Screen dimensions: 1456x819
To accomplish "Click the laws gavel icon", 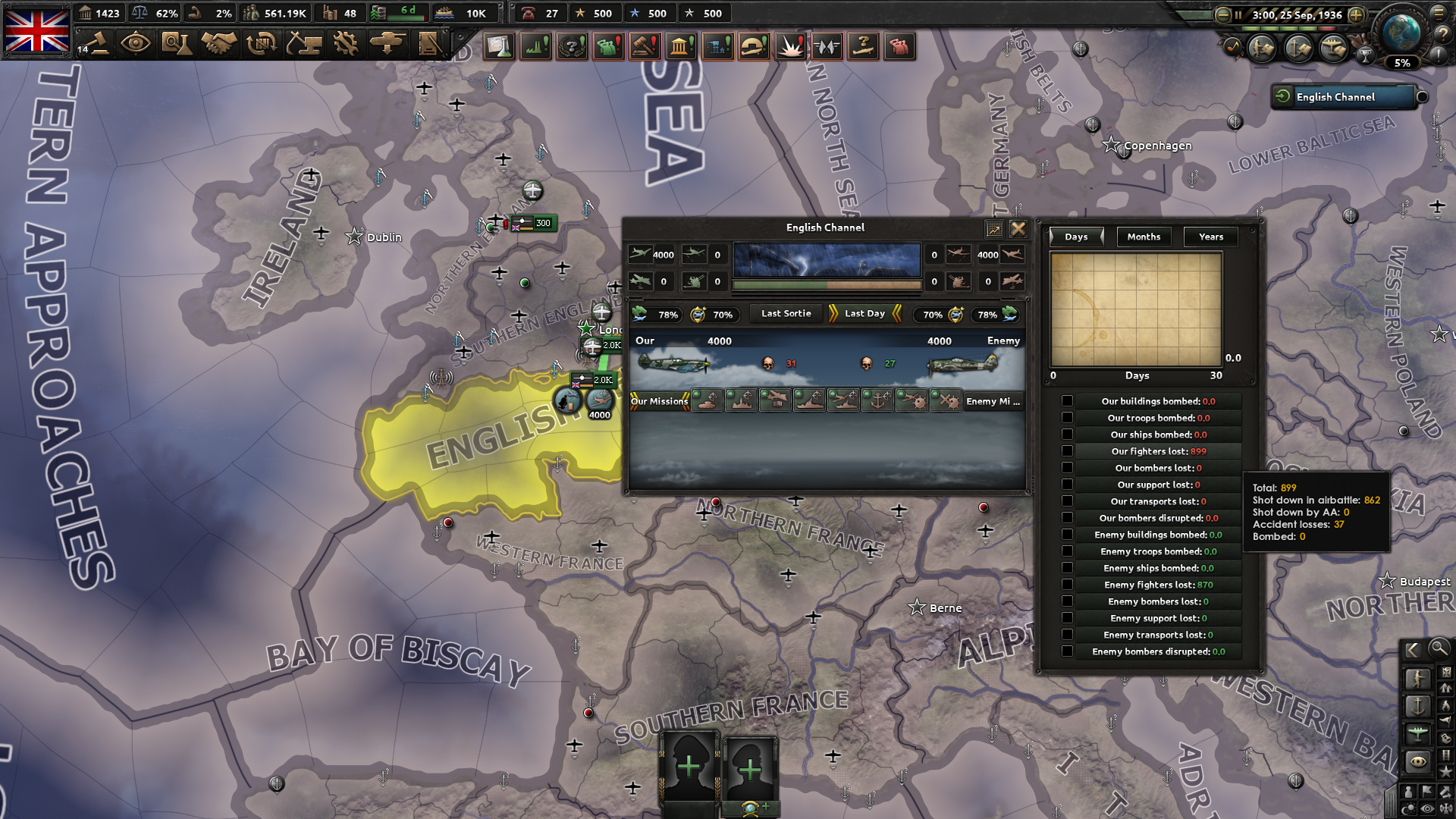I will coord(646,46).
